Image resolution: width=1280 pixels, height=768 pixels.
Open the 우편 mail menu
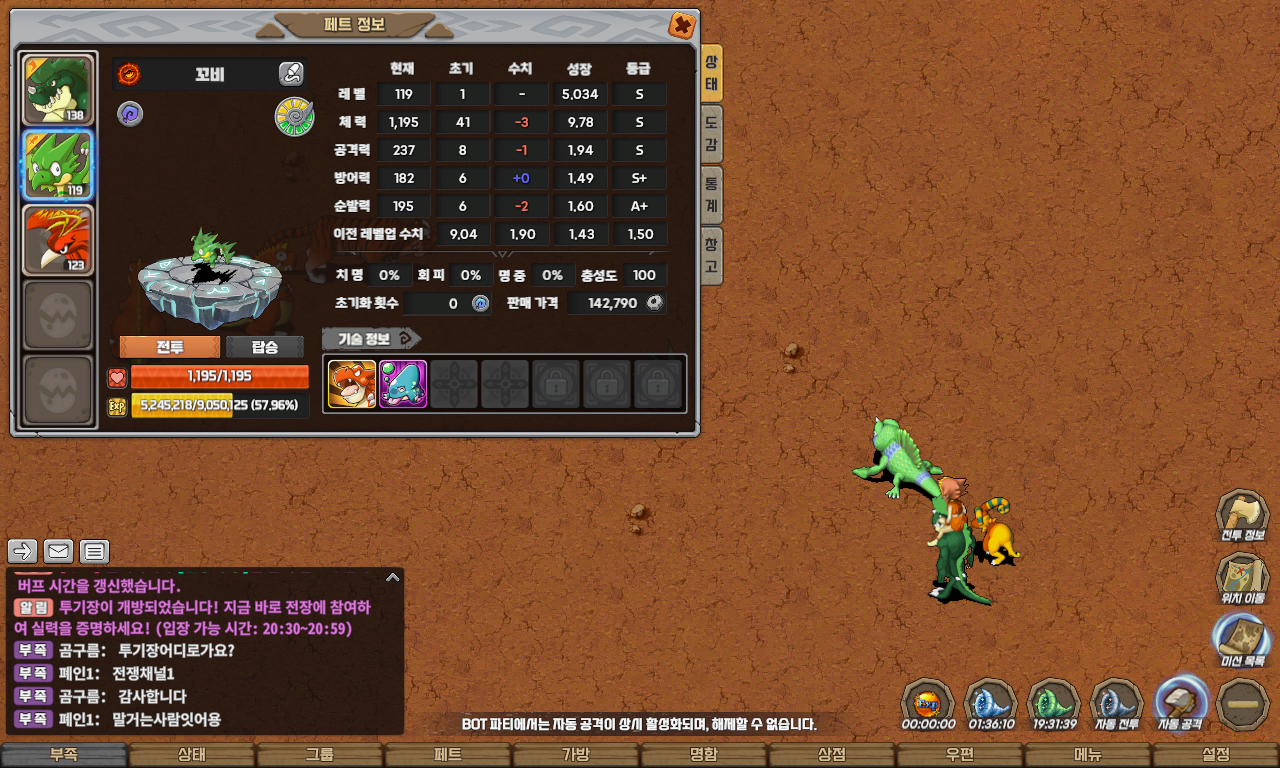tap(959, 755)
